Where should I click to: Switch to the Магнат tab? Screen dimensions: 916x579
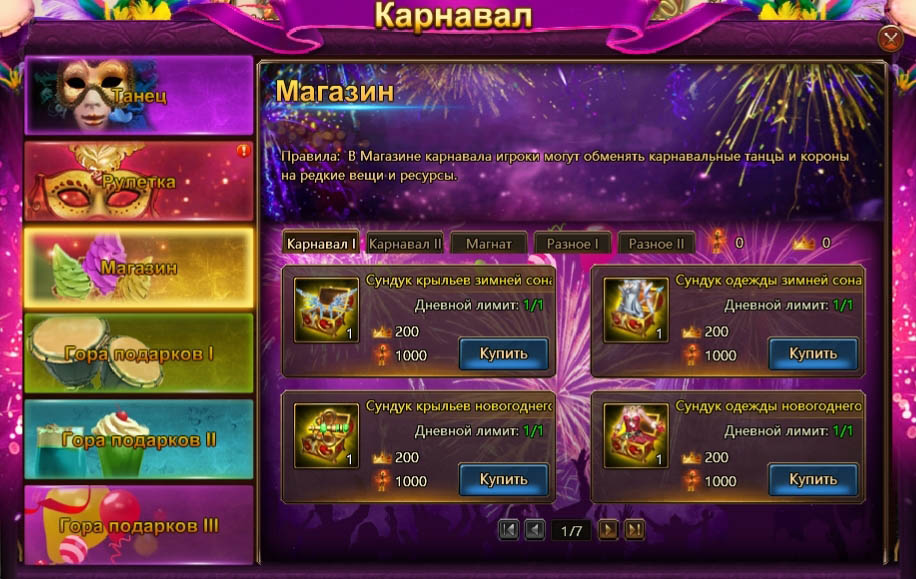(488, 243)
